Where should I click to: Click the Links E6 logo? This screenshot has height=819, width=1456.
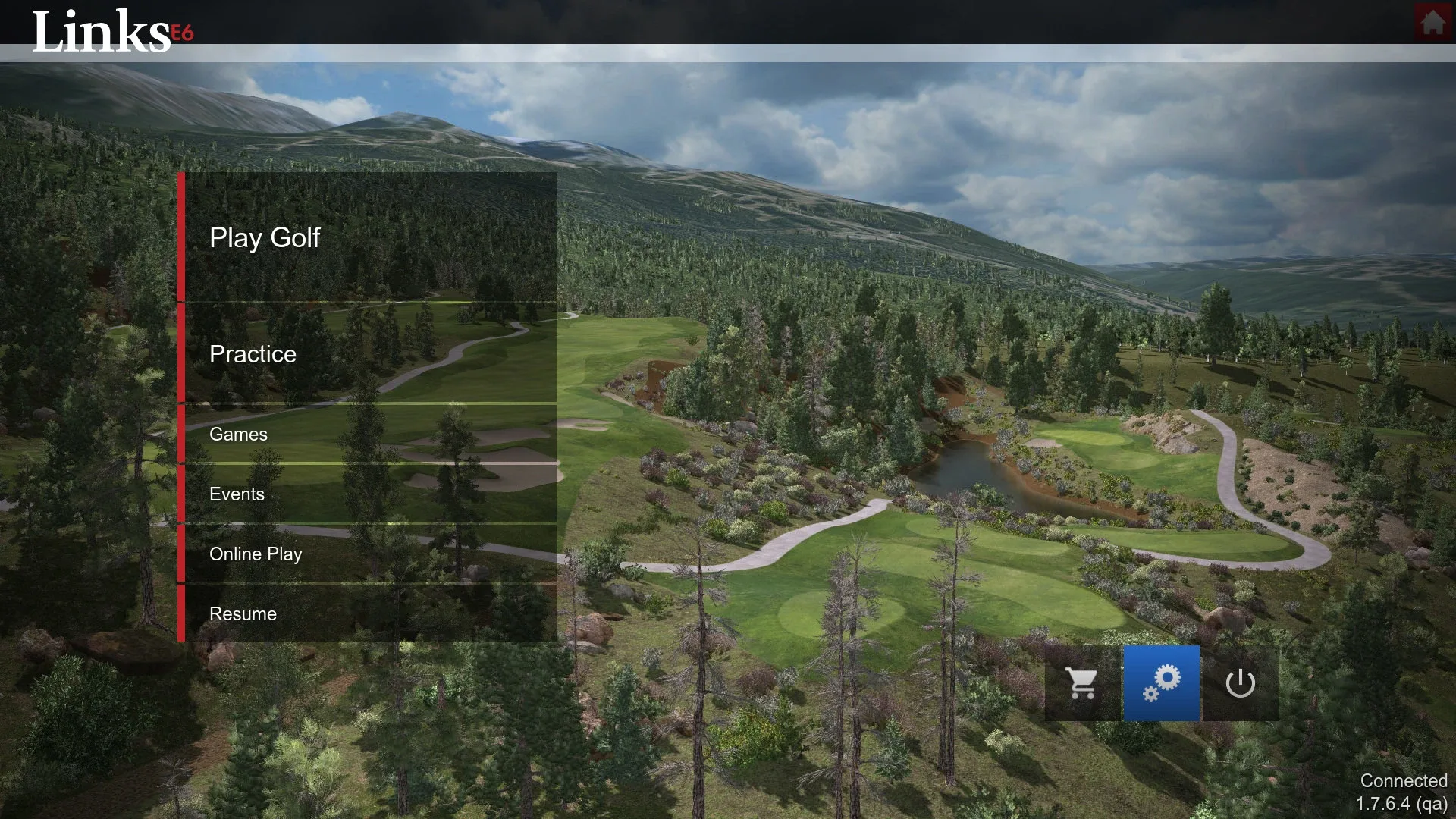tap(99, 32)
